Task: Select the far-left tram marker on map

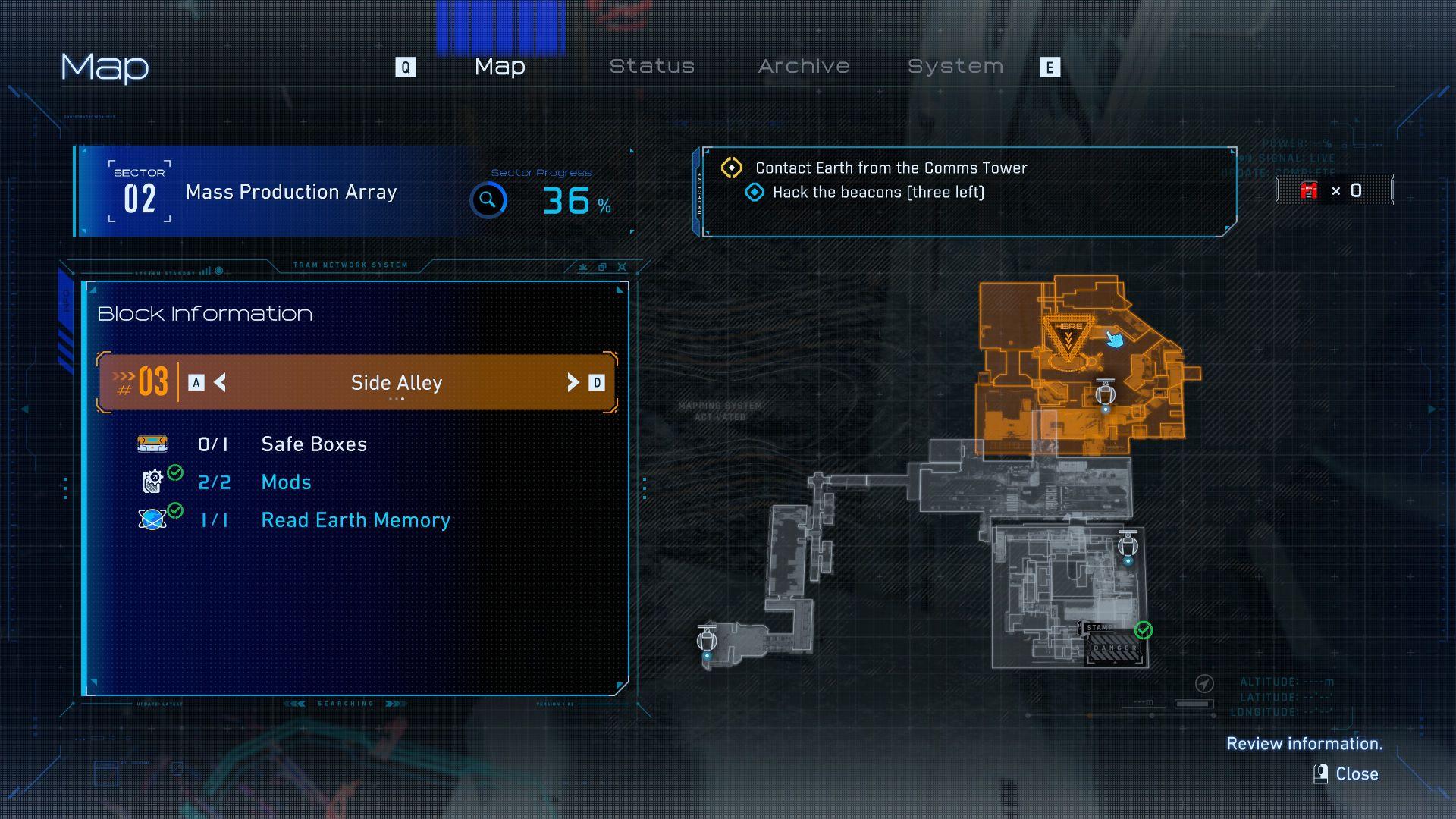Action: click(707, 641)
